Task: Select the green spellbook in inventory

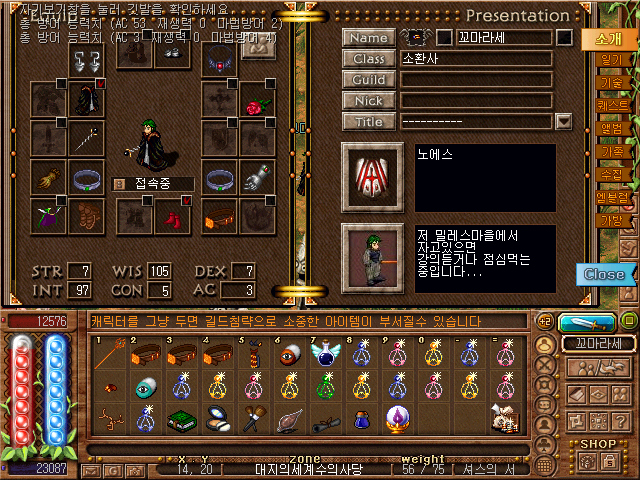Action: coord(181,420)
